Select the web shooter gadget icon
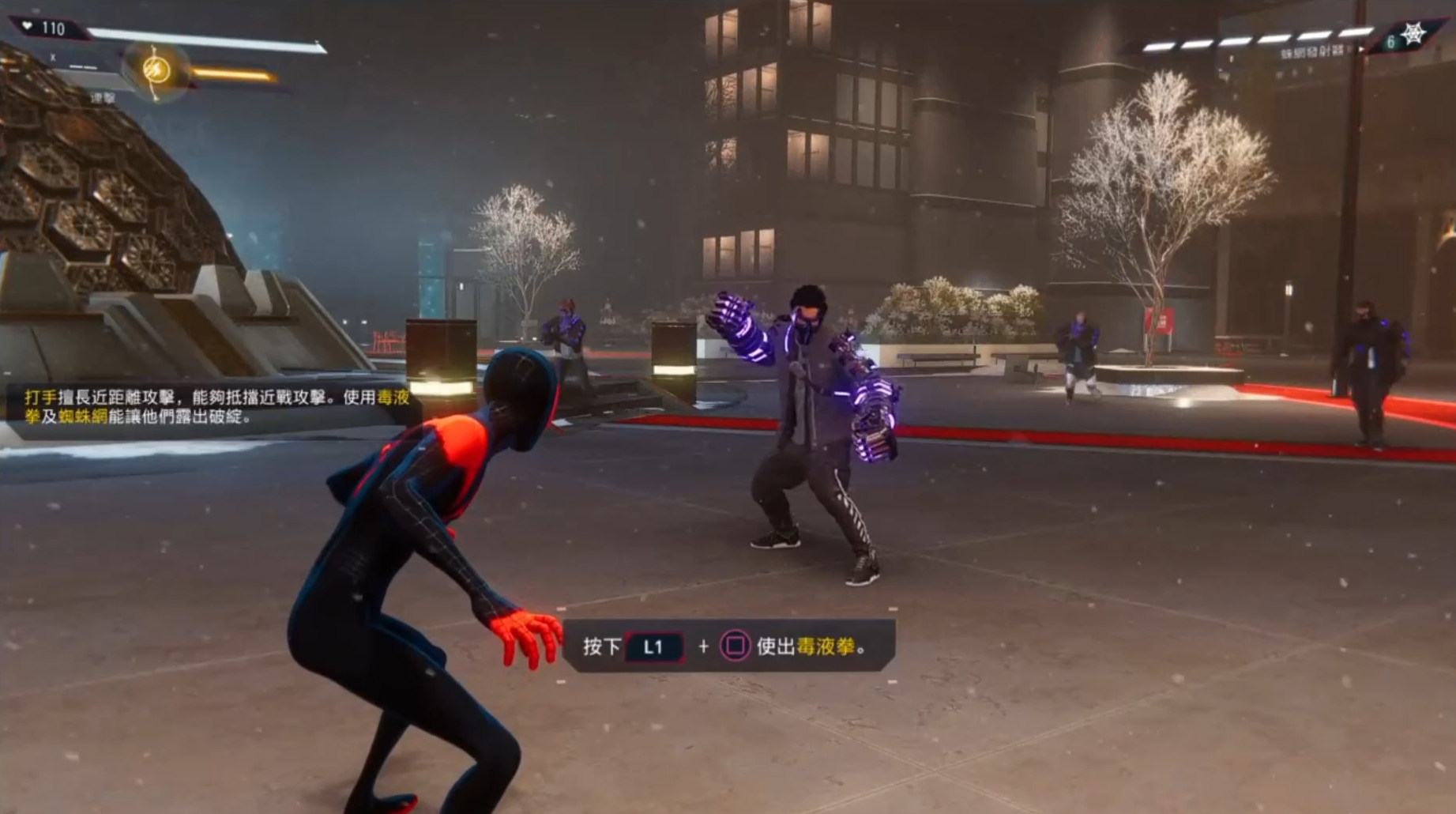Viewport: 1456px width, 814px height. tap(1413, 34)
